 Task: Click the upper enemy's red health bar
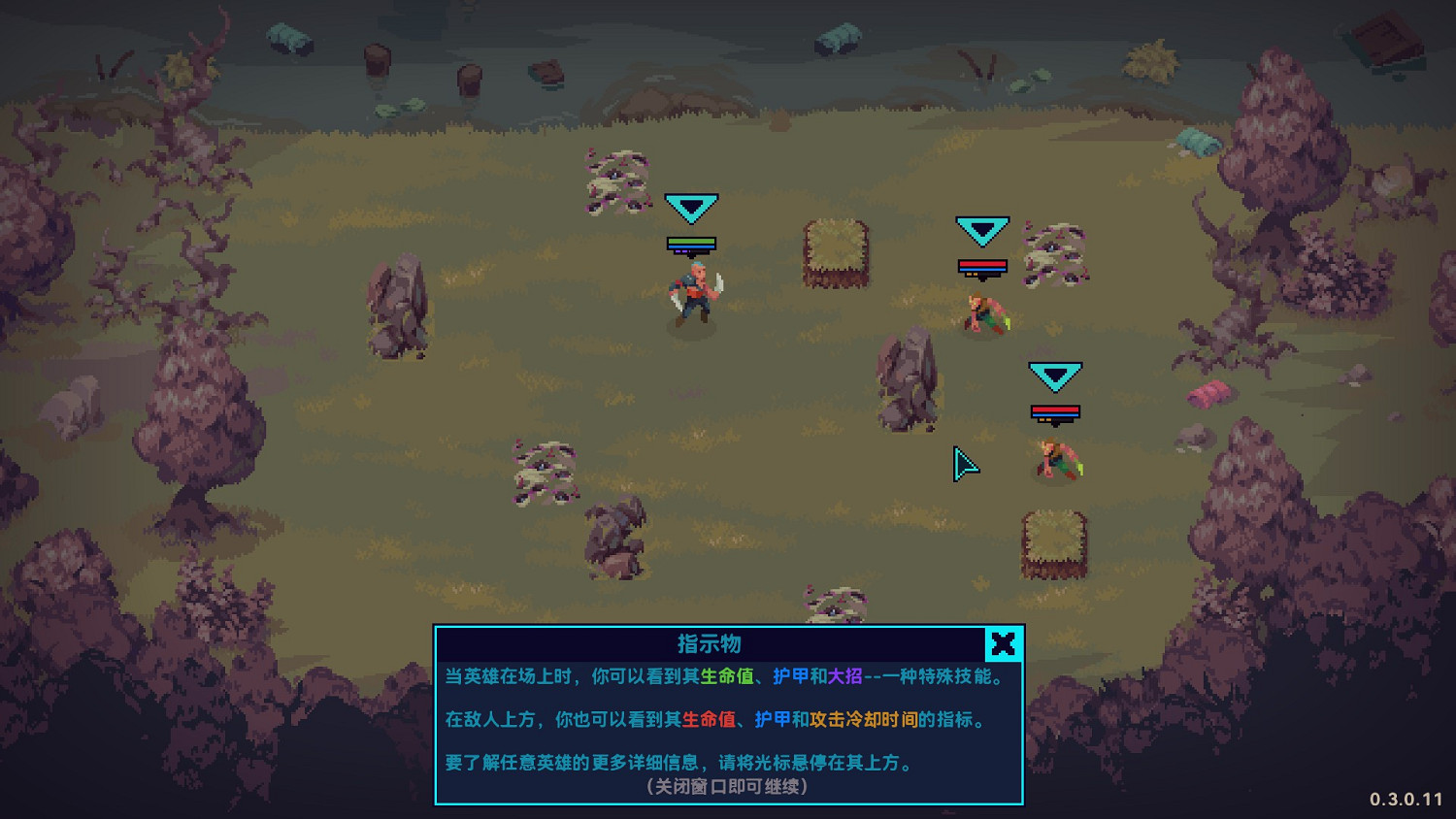pos(982,266)
